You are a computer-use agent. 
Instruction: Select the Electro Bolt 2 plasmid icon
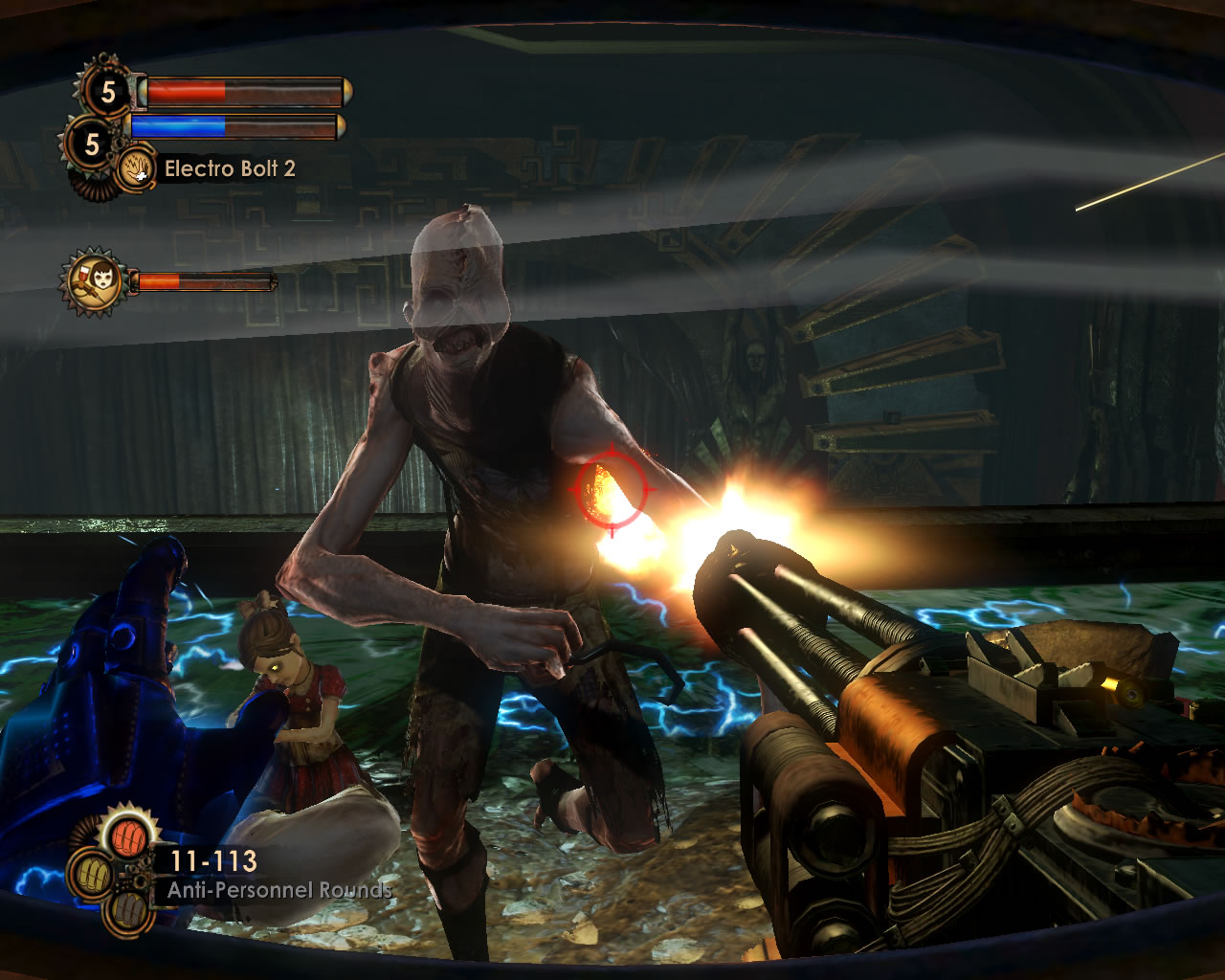click(138, 169)
